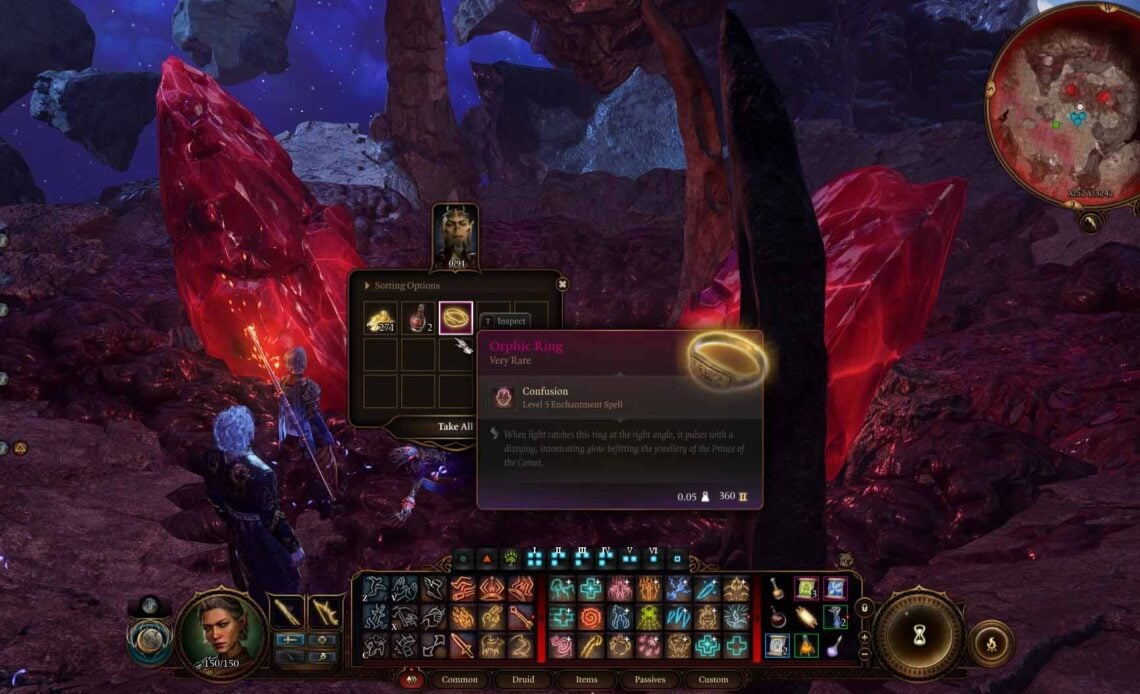
Task: Take the Orphic Ring from loot
Action: click(456, 319)
